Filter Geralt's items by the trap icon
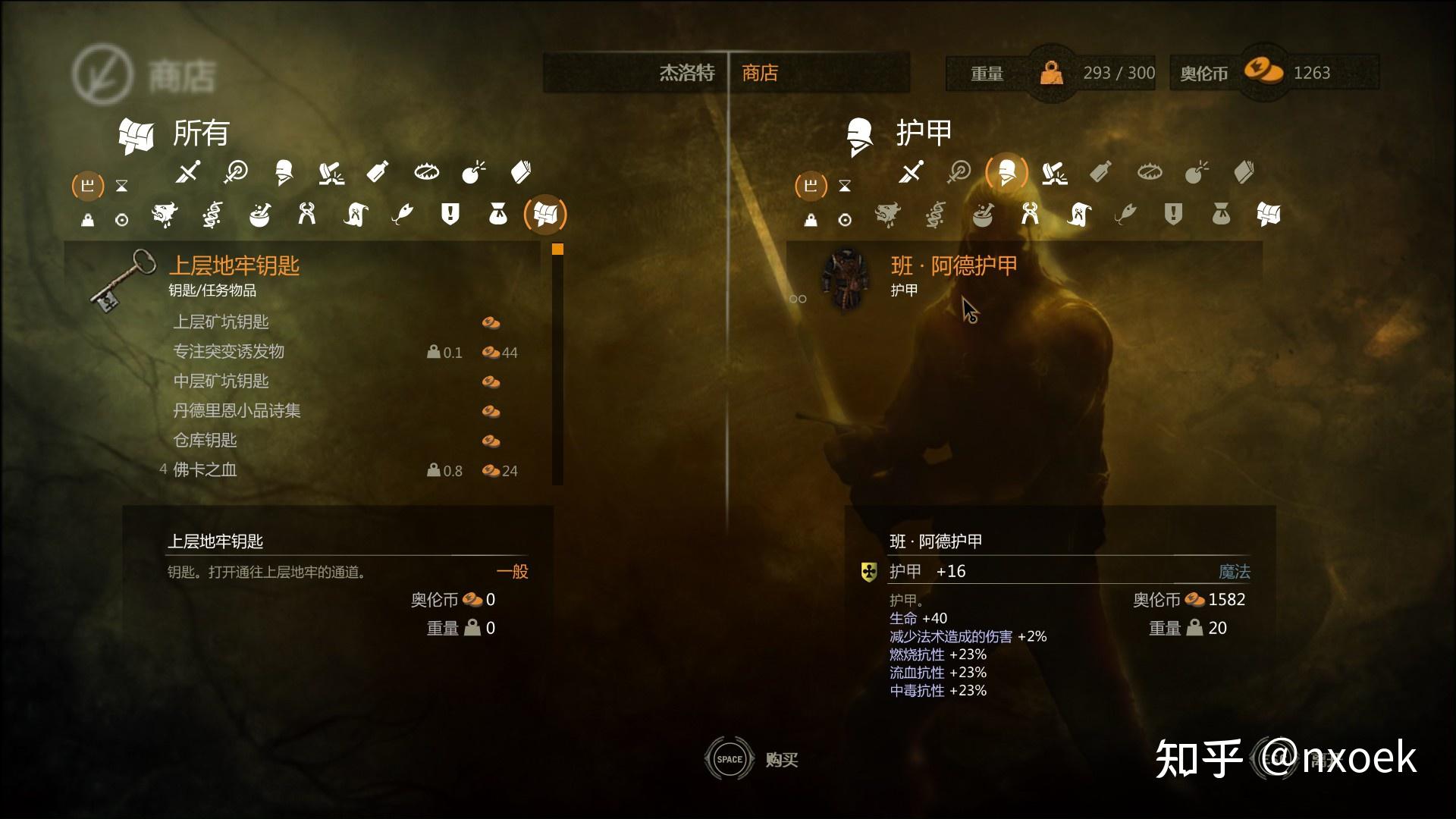This screenshot has width=1456, height=819. [426, 173]
